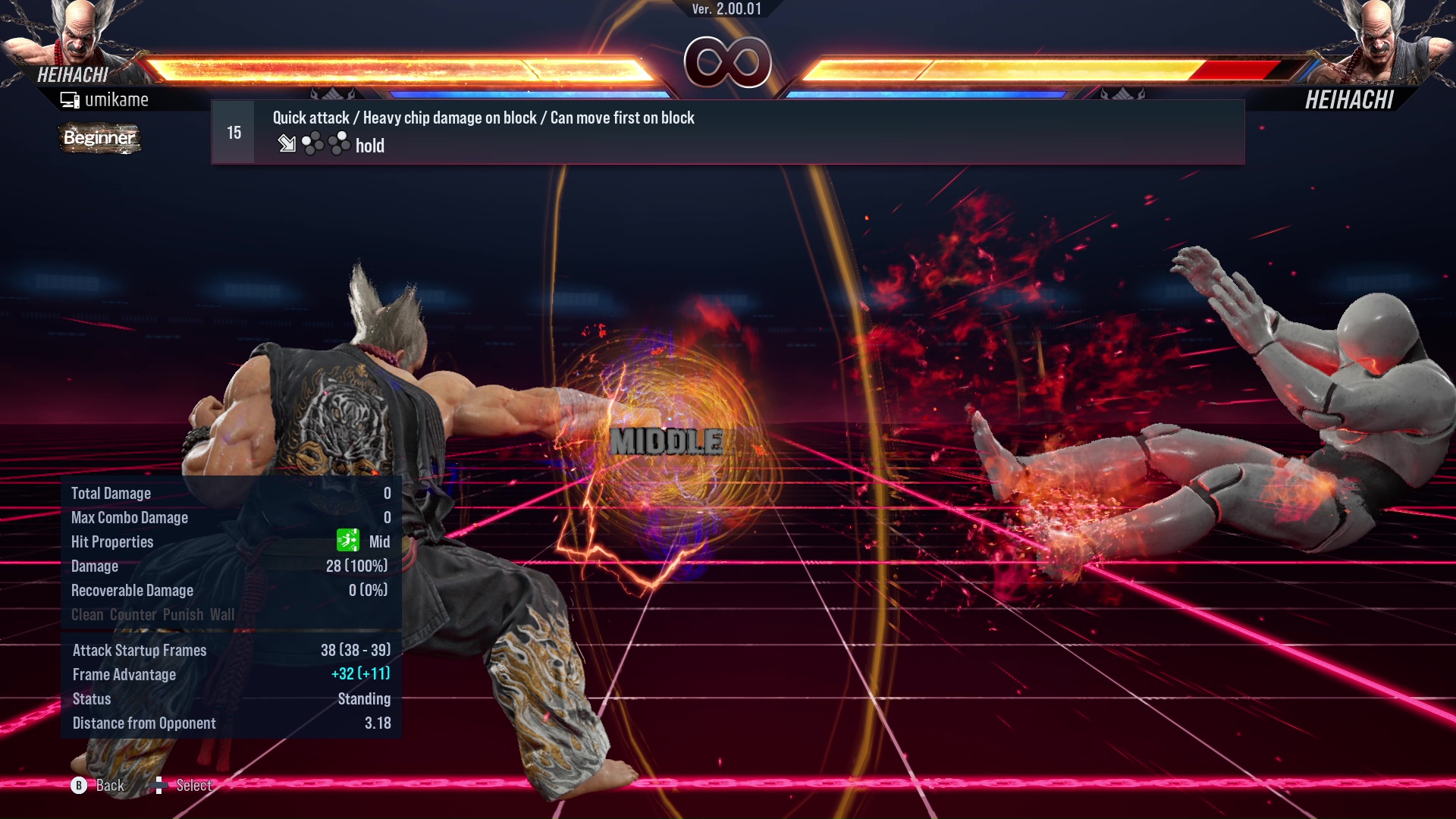Toggle the hold input modifier label
Viewport: 1456px width, 819px height.
(369, 146)
